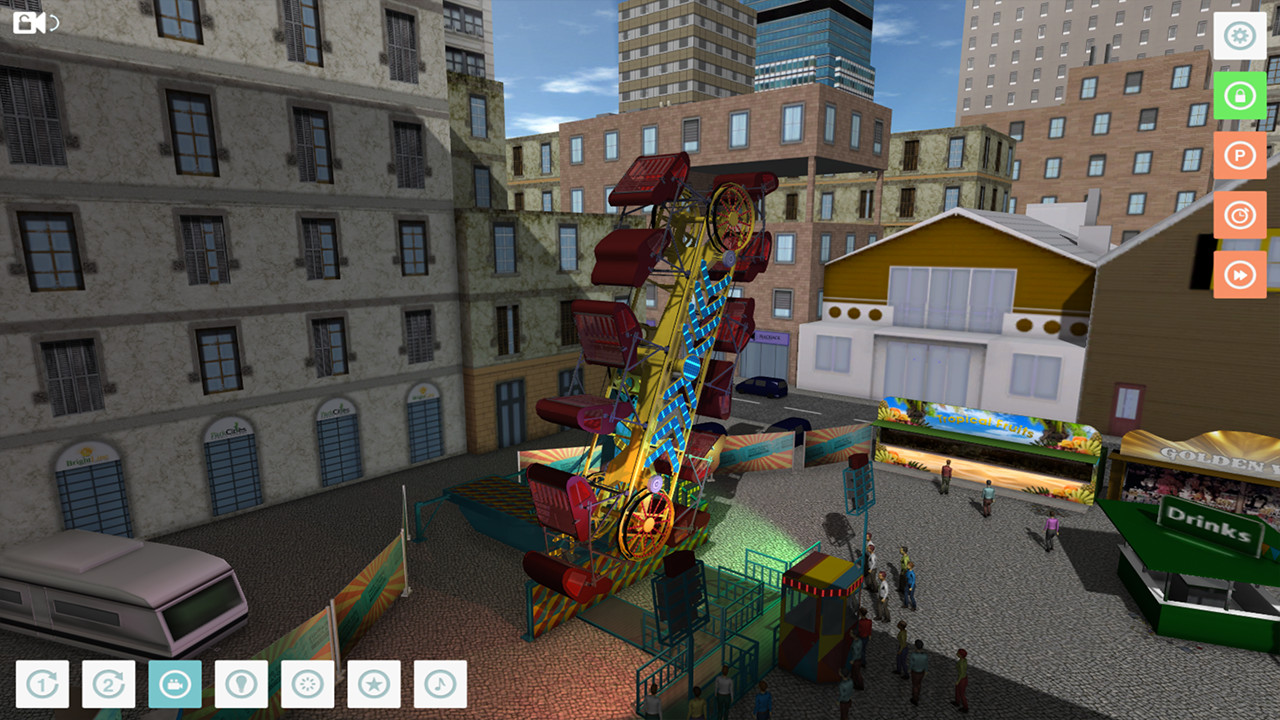The width and height of the screenshot is (1280, 720).
Task: Play the ride music
Action: click(441, 684)
